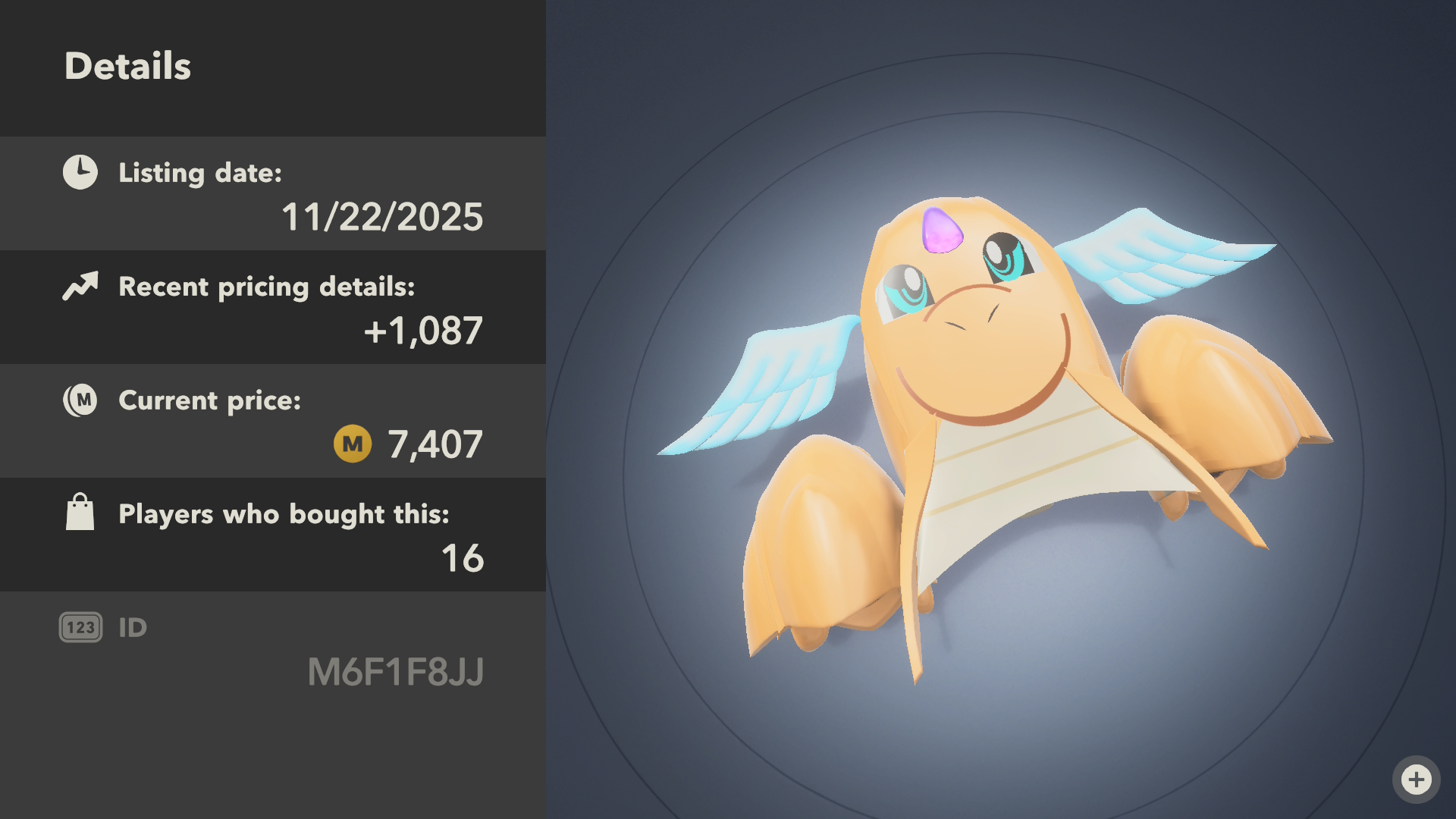
Task: Expand the Players who bought this section
Action: [273, 534]
